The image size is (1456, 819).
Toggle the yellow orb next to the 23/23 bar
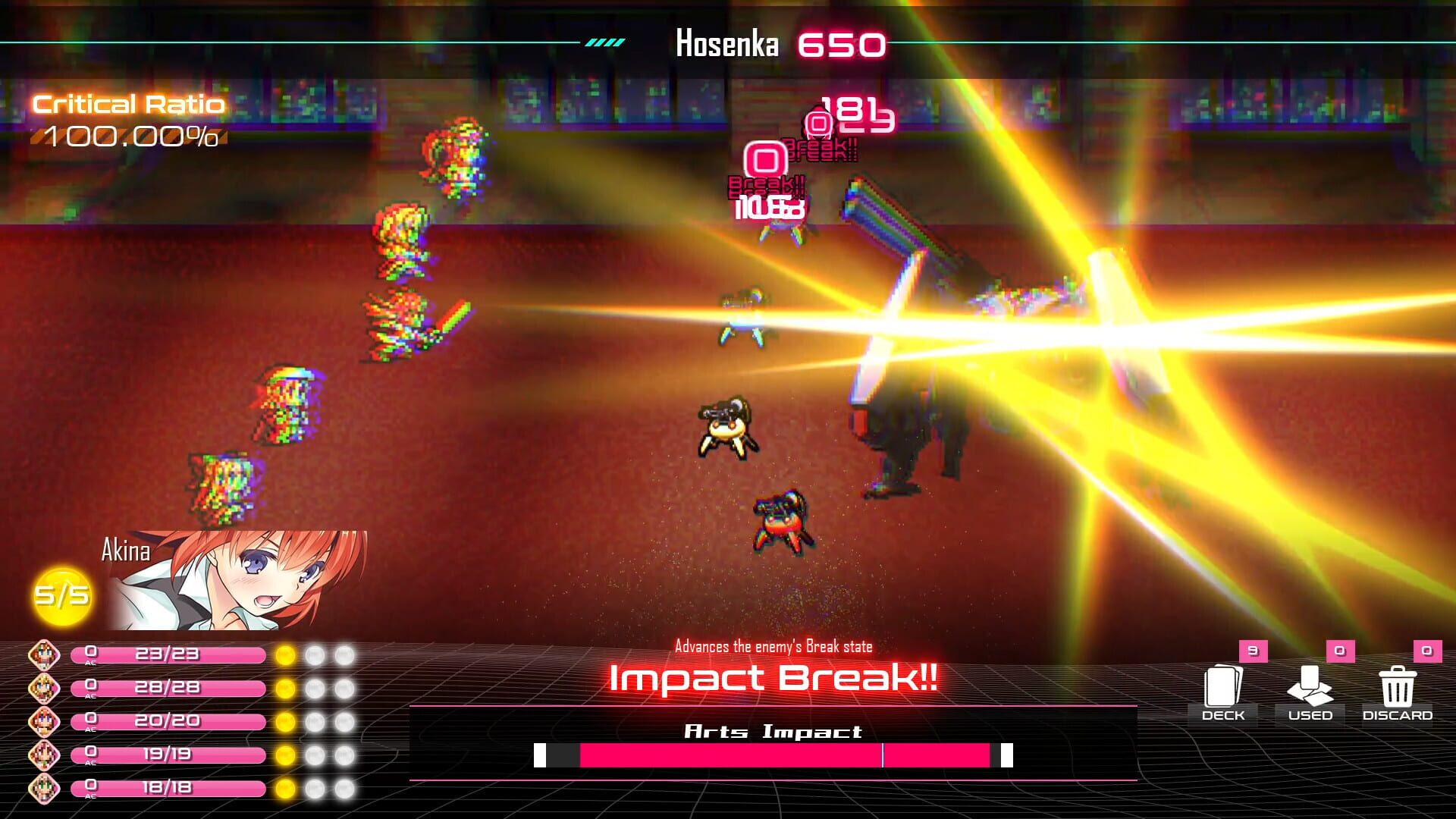click(x=284, y=654)
